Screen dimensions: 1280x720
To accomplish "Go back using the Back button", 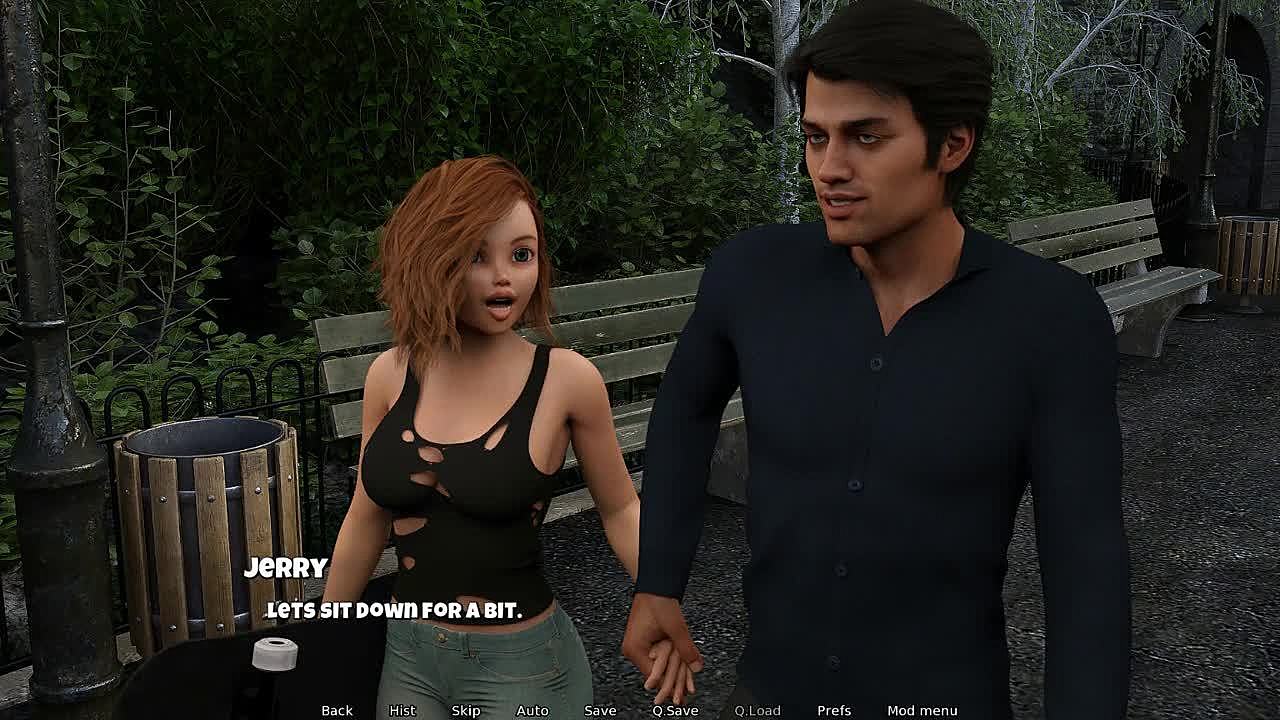I will pyautogui.click(x=337, y=710).
